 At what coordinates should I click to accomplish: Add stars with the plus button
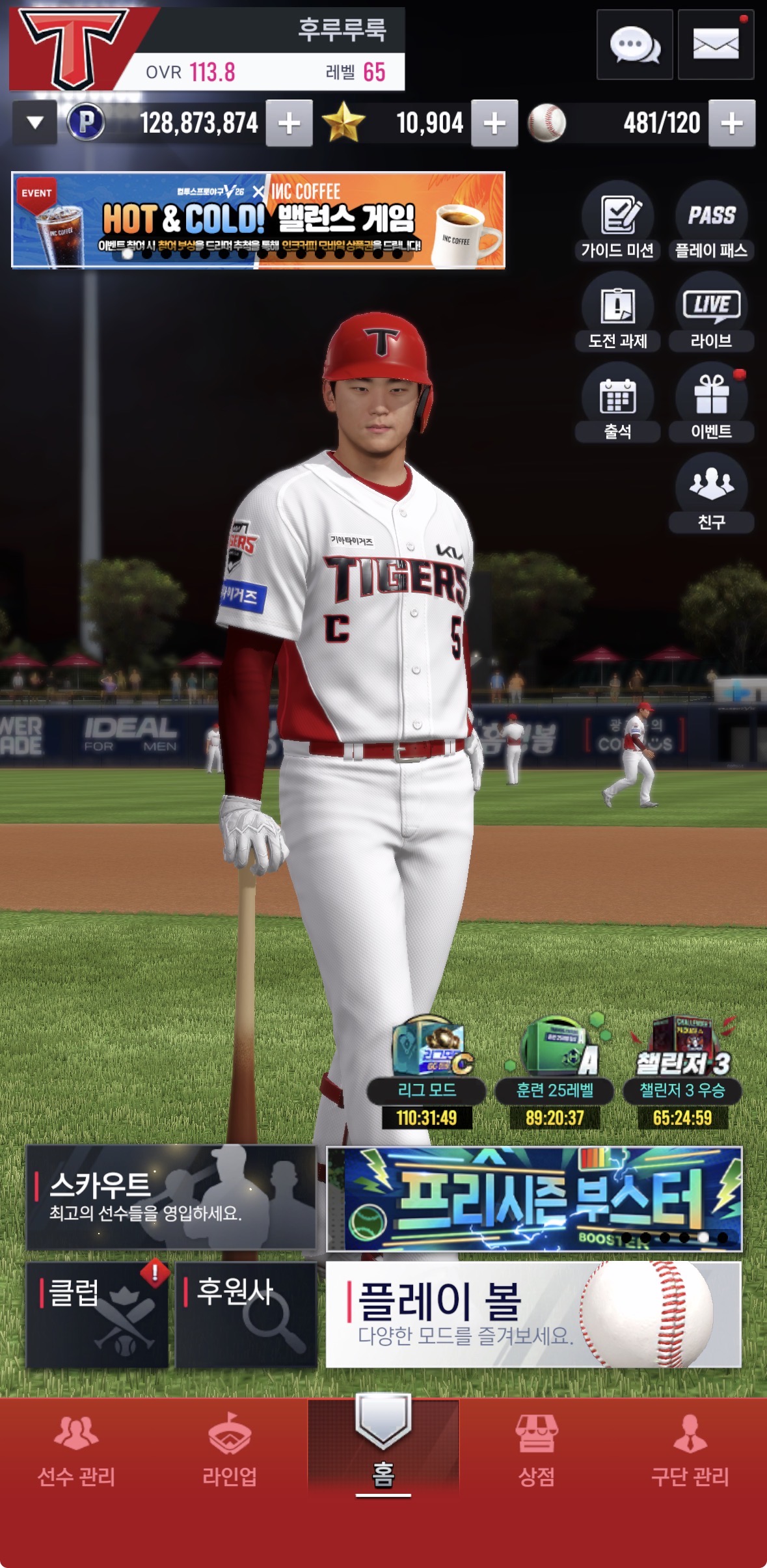[x=494, y=123]
